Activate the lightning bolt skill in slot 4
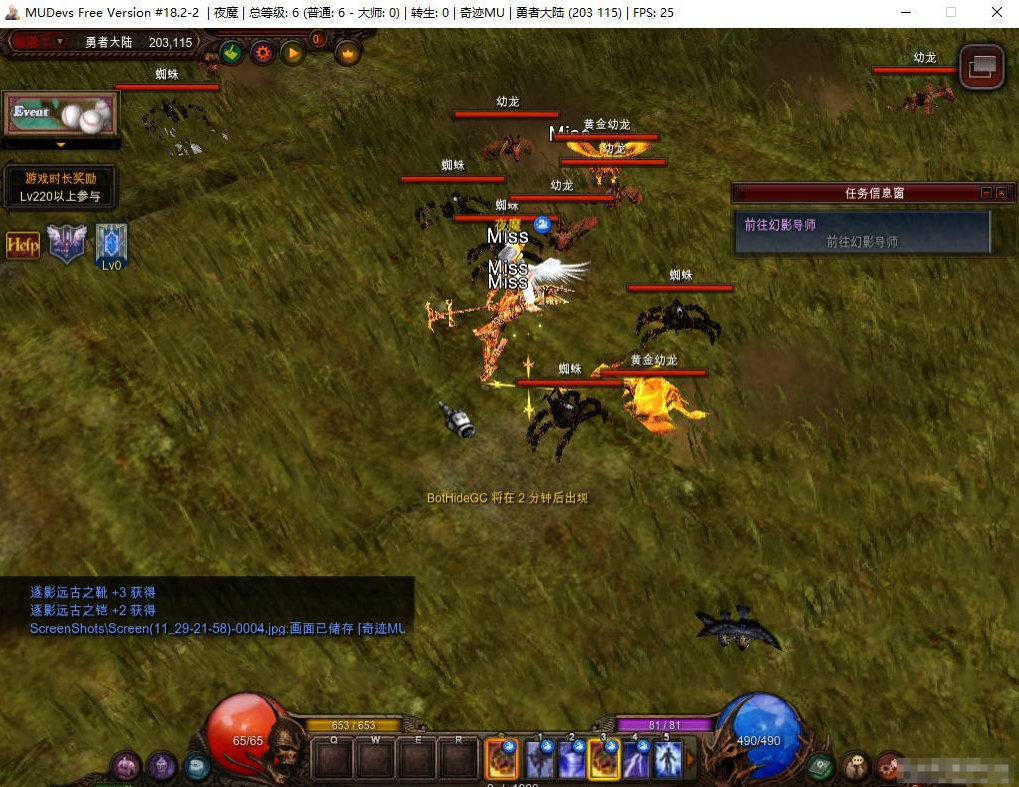The height and width of the screenshot is (787, 1019). pos(637,761)
